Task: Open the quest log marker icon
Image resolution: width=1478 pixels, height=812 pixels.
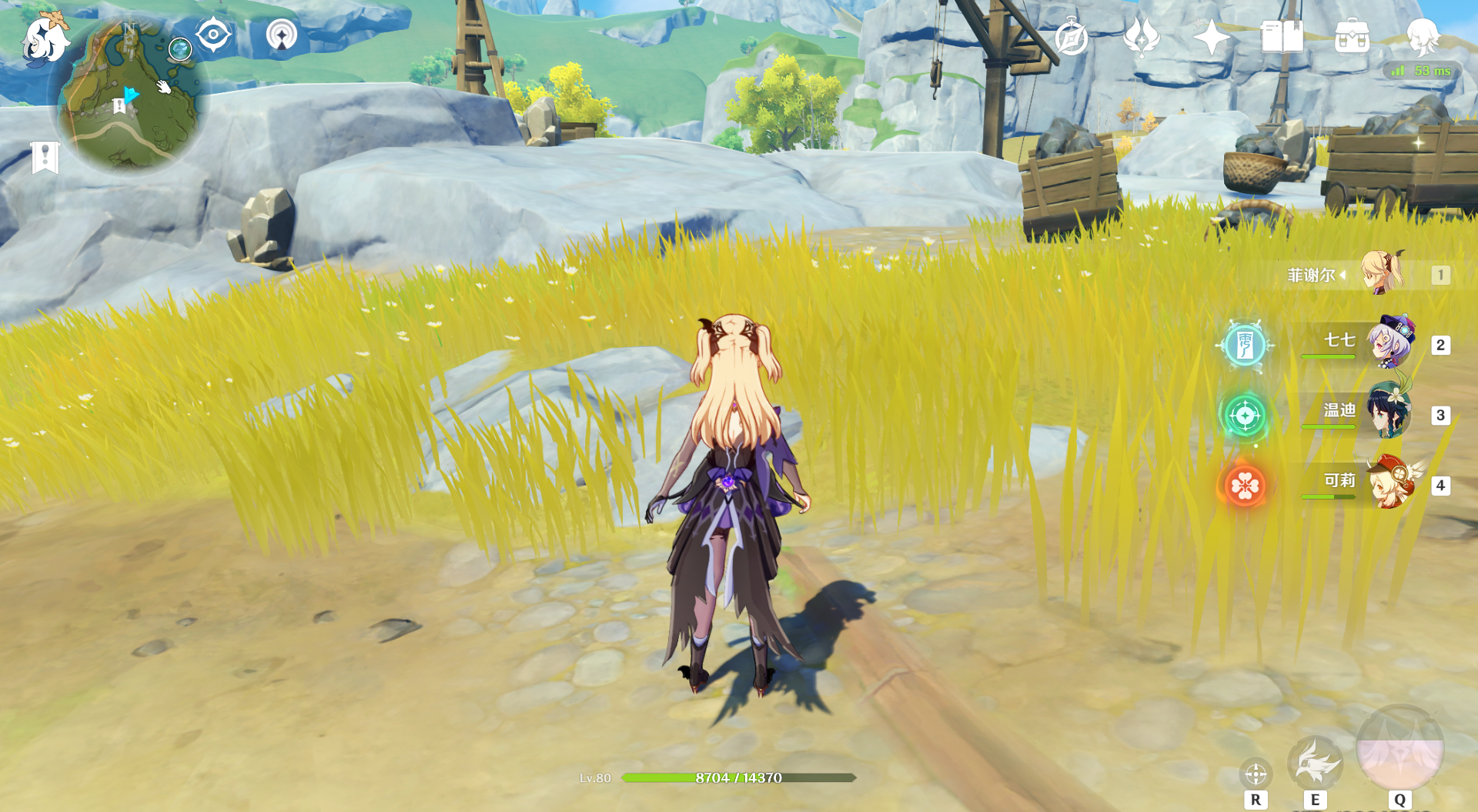Action: point(45,157)
